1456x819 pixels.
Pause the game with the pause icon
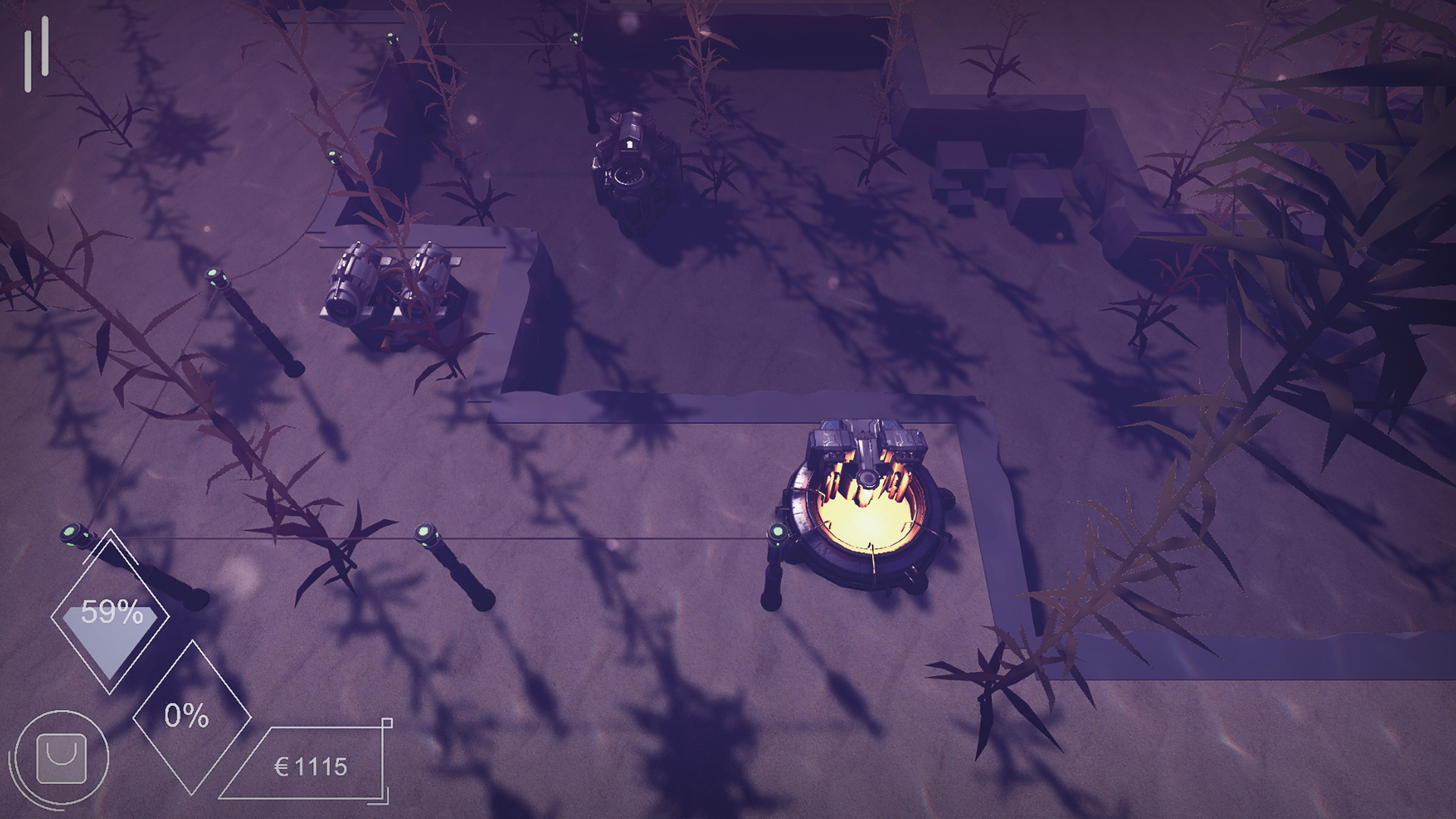pyautogui.click(x=36, y=53)
